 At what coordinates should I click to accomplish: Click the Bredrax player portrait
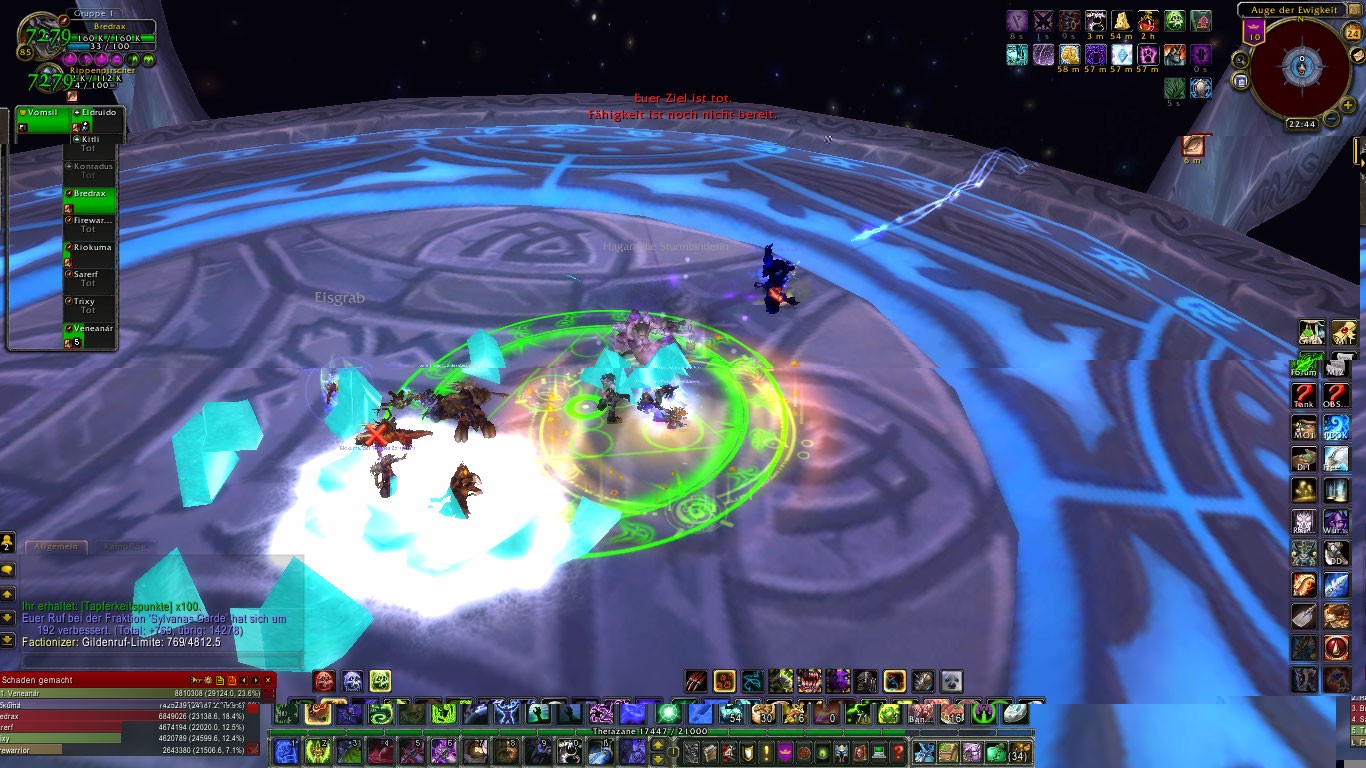tap(40, 38)
